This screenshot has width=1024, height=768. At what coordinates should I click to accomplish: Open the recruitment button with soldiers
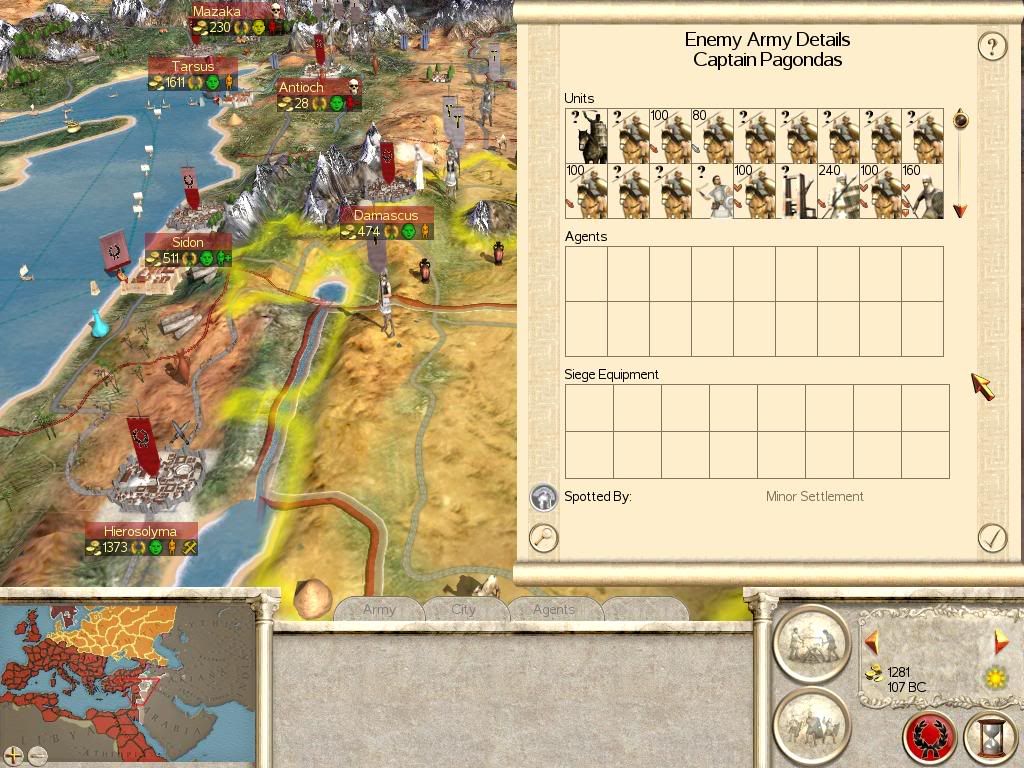click(810, 724)
